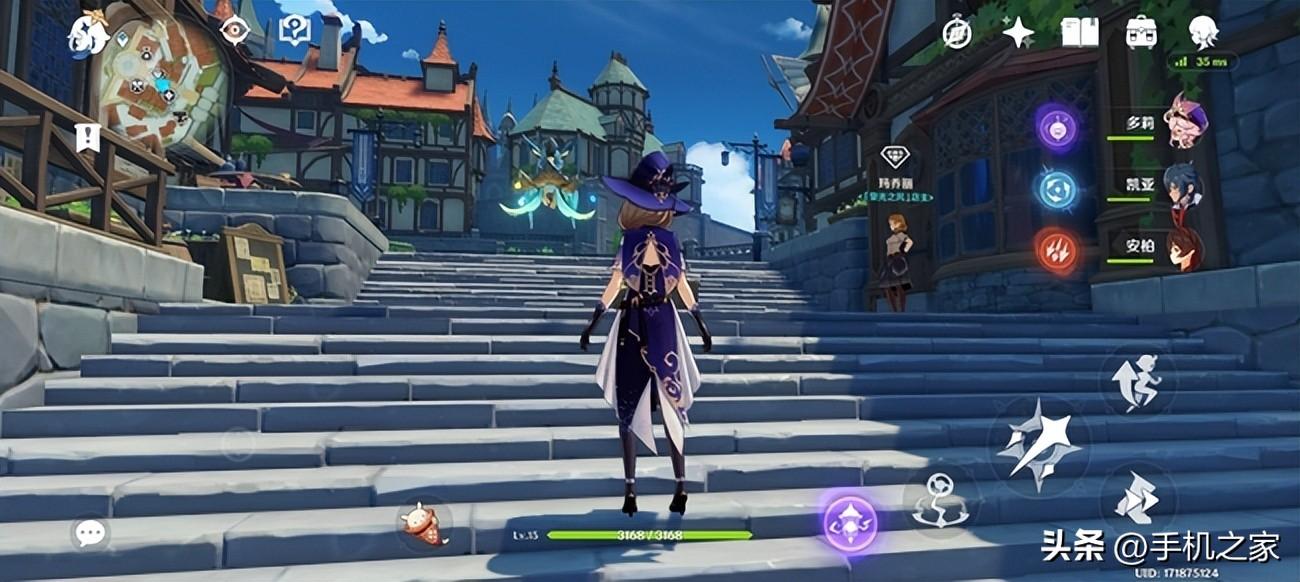The image size is (1300, 582).
Task: Switch to party member 多莉
Action: (x=1187, y=122)
